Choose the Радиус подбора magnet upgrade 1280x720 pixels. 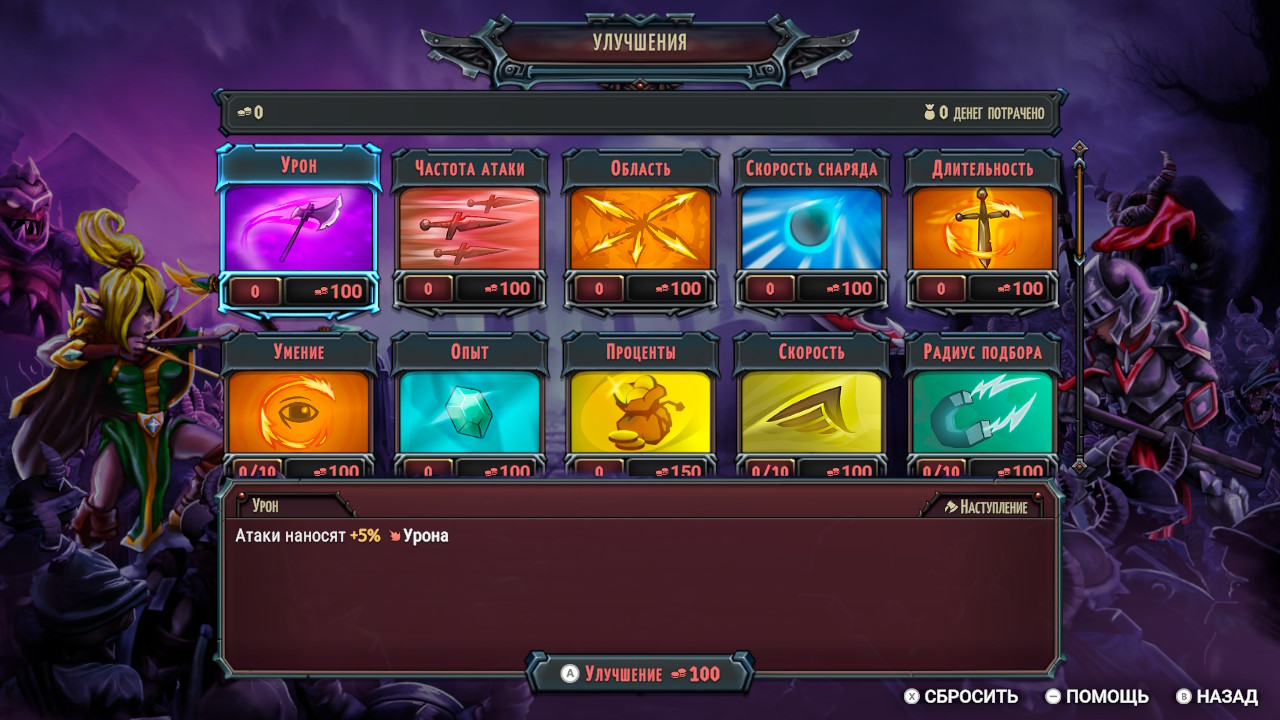[982, 412]
